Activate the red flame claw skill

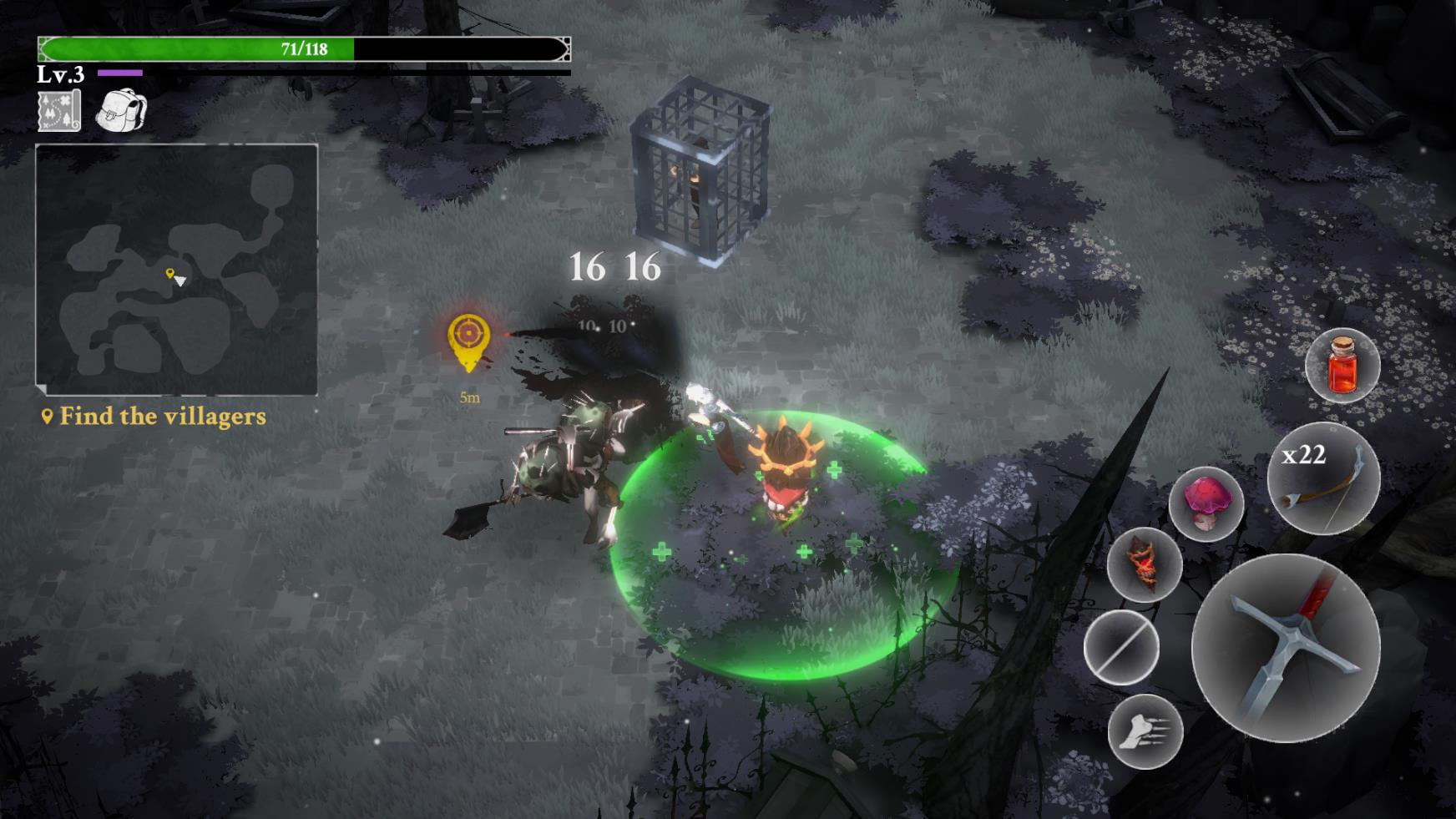click(x=1145, y=564)
